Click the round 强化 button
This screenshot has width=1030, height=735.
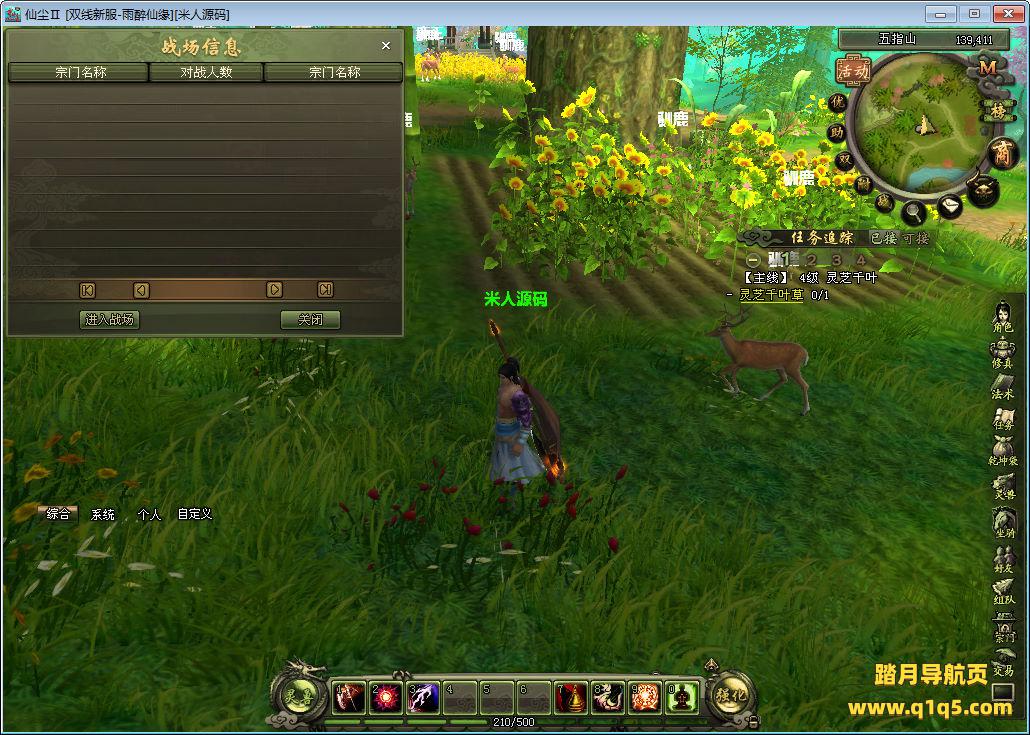pyautogui.click(x=730, y=696)
